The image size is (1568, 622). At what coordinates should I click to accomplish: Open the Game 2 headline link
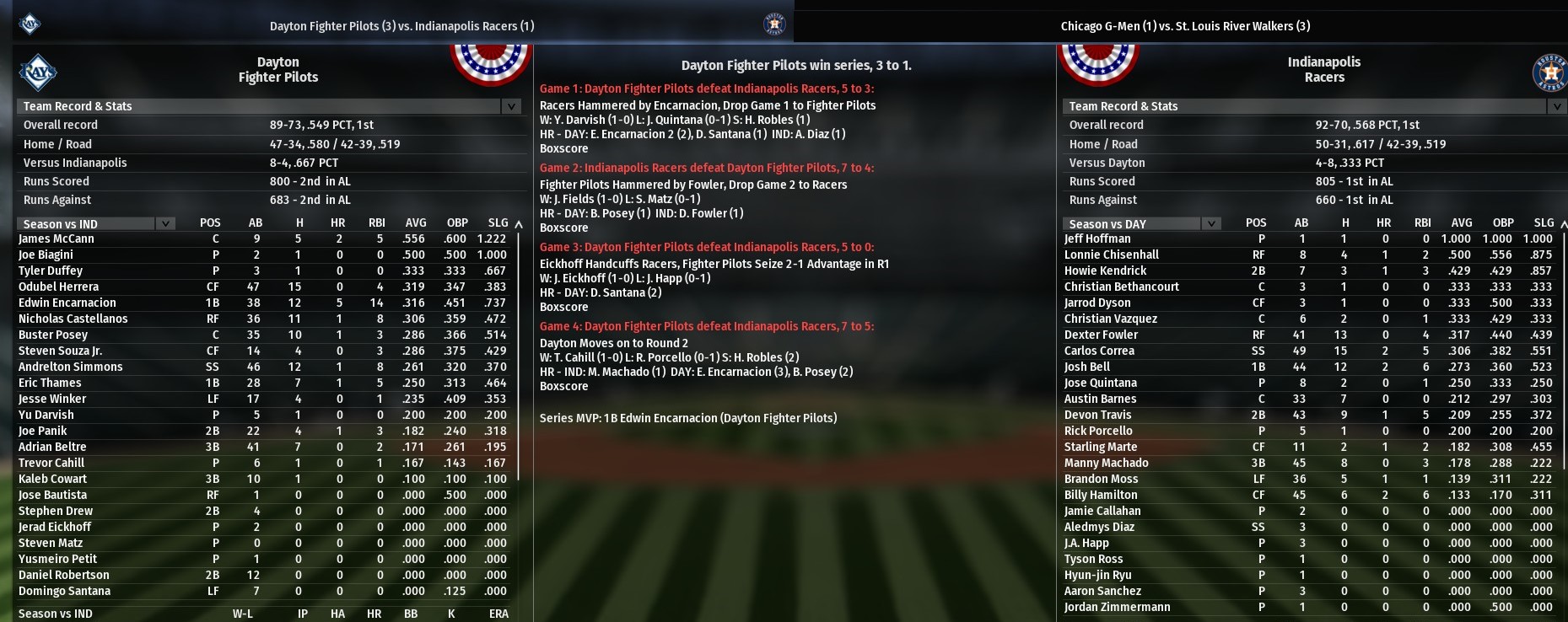(707, 168)
